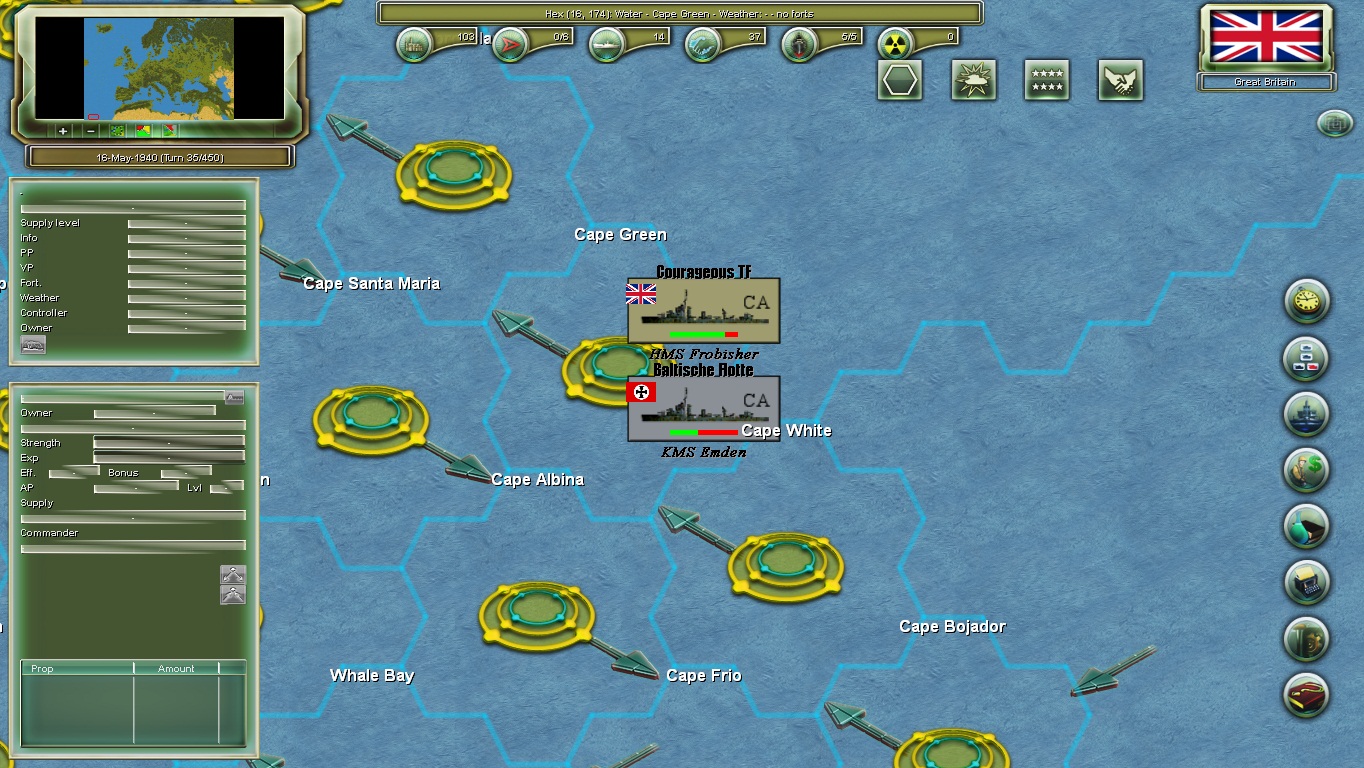Select the HMS Frobisher unit card
Viewport: 1364px width, 768px height.
click(x=702, y=310)
